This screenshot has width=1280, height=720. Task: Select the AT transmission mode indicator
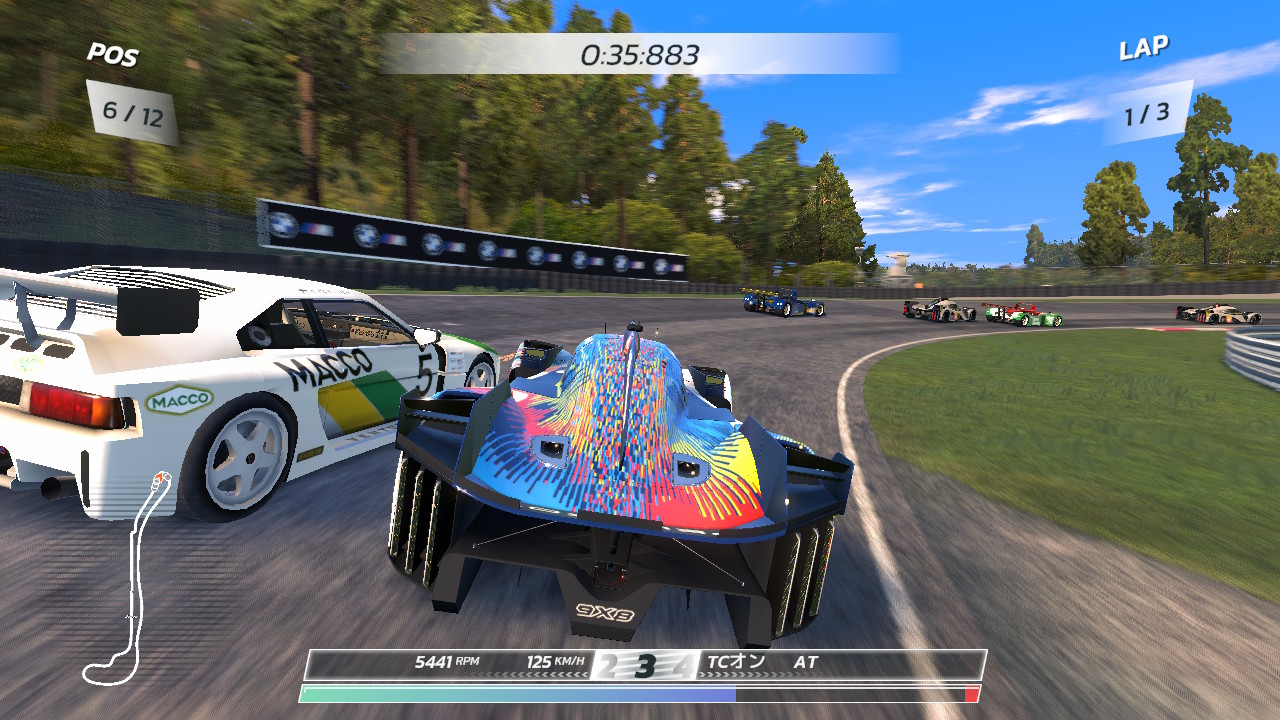click(x=806, y=662)
